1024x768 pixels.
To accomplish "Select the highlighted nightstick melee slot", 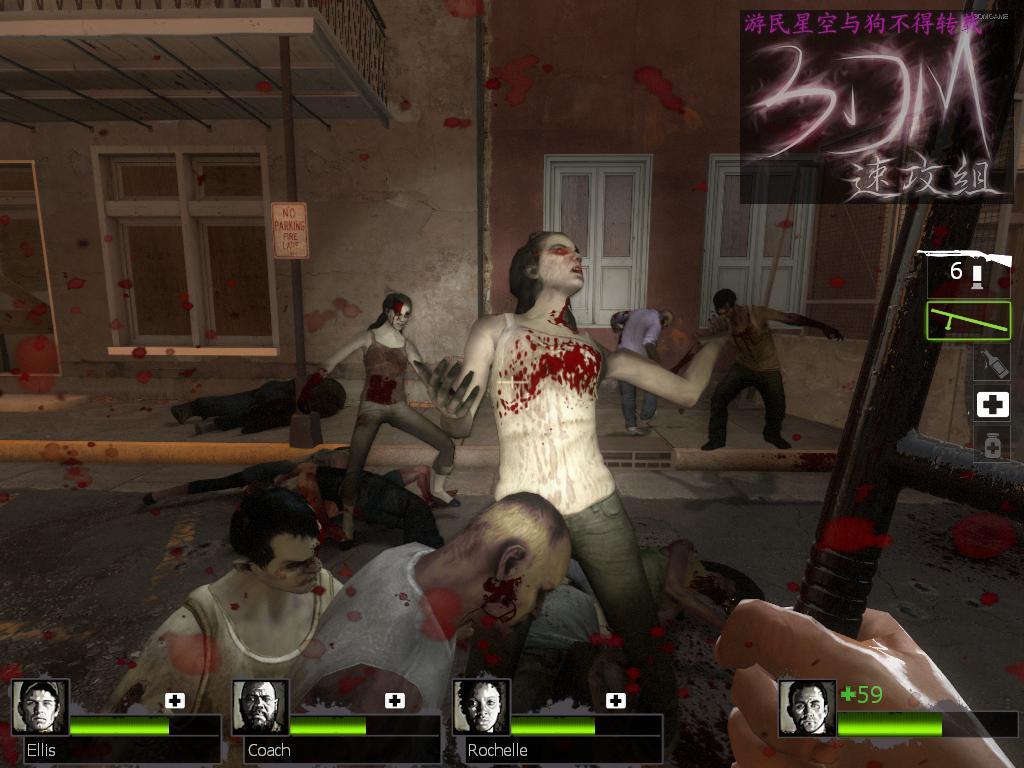I will 968,320.
